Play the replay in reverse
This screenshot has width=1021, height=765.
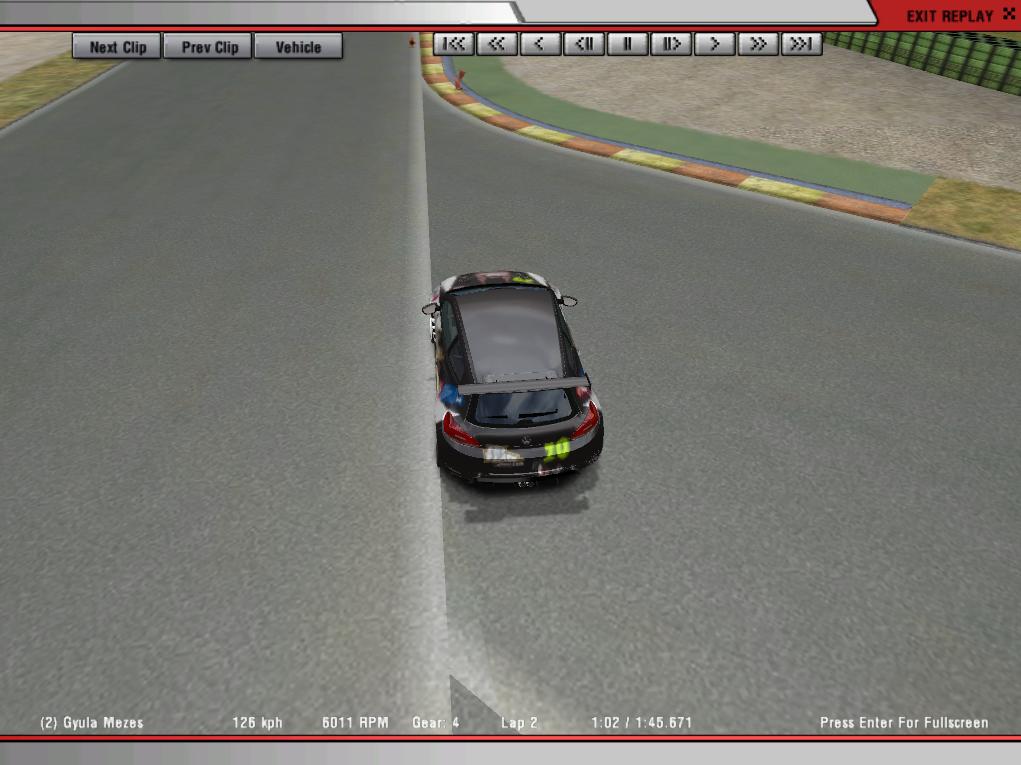(540, 44)
